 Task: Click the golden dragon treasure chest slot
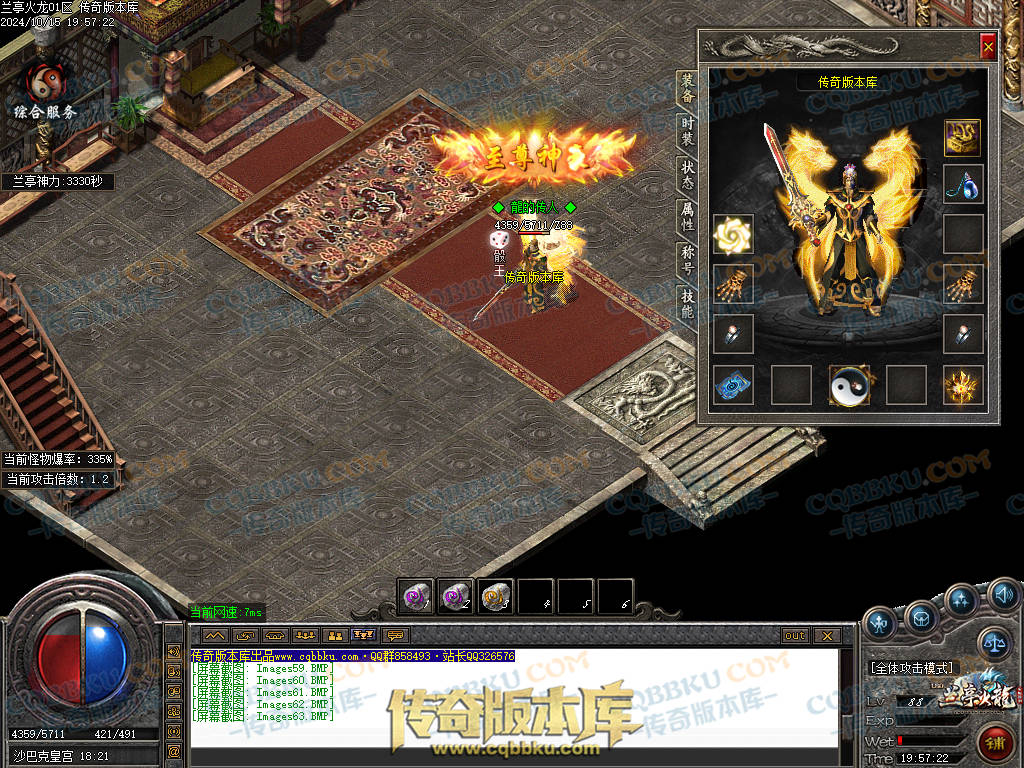pyautogui.click(x=963, y=137)
